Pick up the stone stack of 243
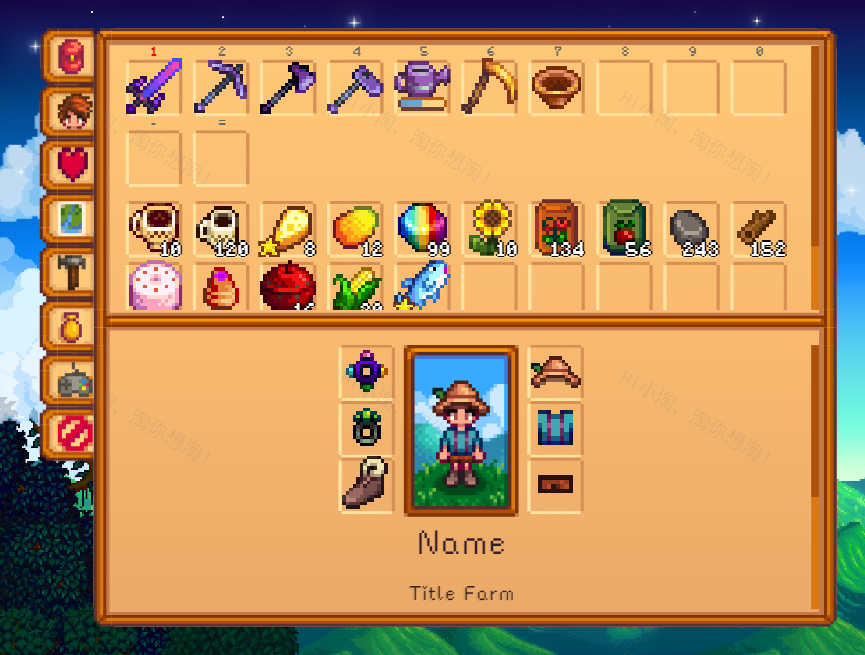865x655 pixels. coord(691,228)
